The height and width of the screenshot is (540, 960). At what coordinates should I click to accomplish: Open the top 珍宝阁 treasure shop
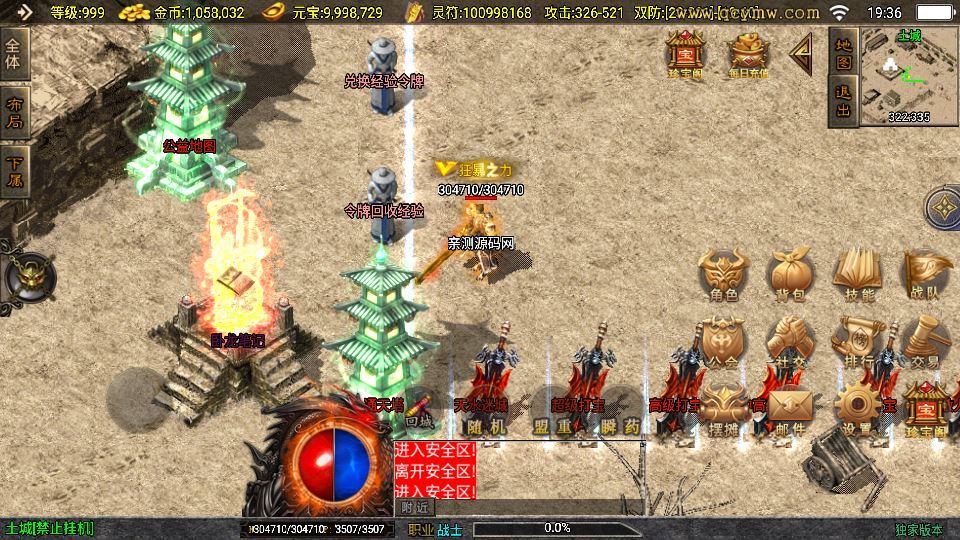tap(686, 53)
